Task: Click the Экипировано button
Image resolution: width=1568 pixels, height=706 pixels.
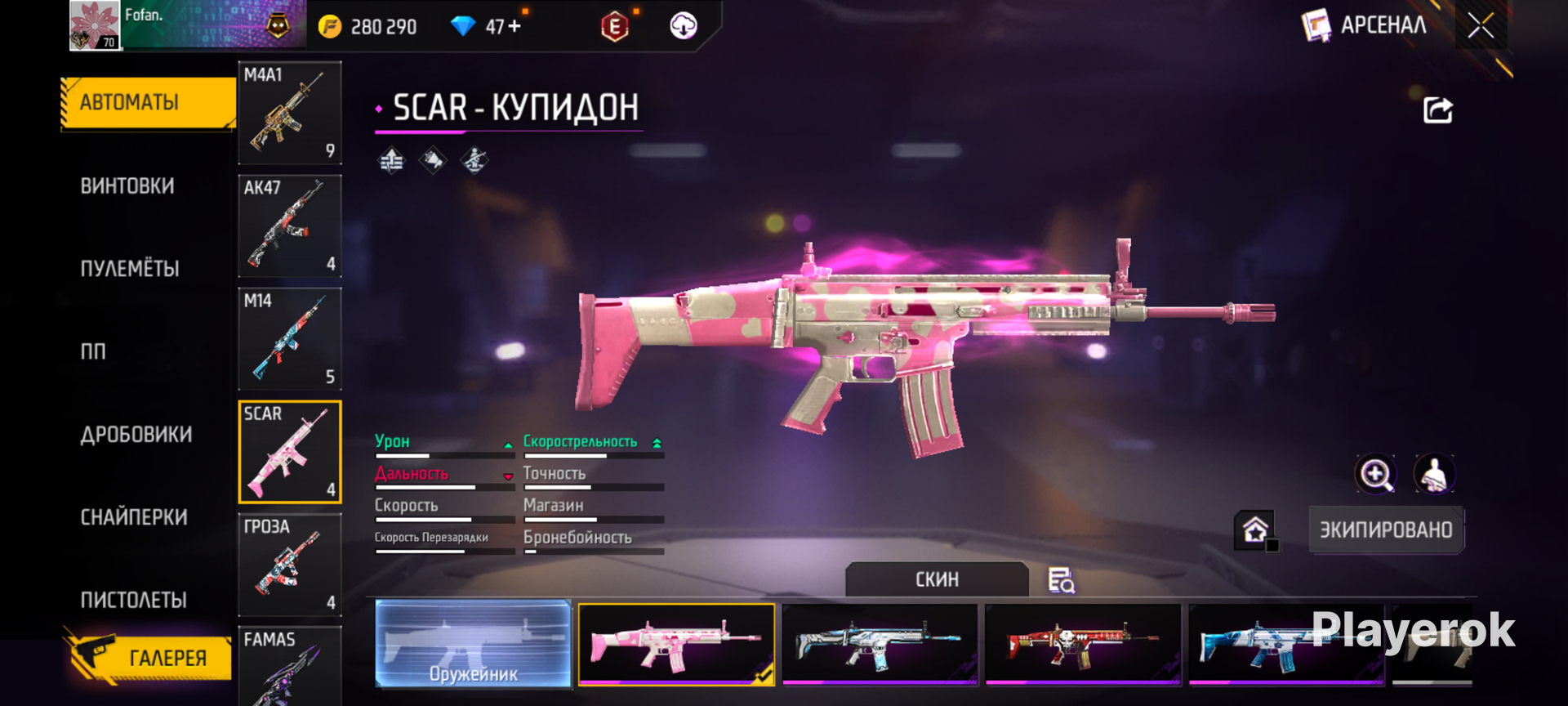Action: (x=1386, y=530)
